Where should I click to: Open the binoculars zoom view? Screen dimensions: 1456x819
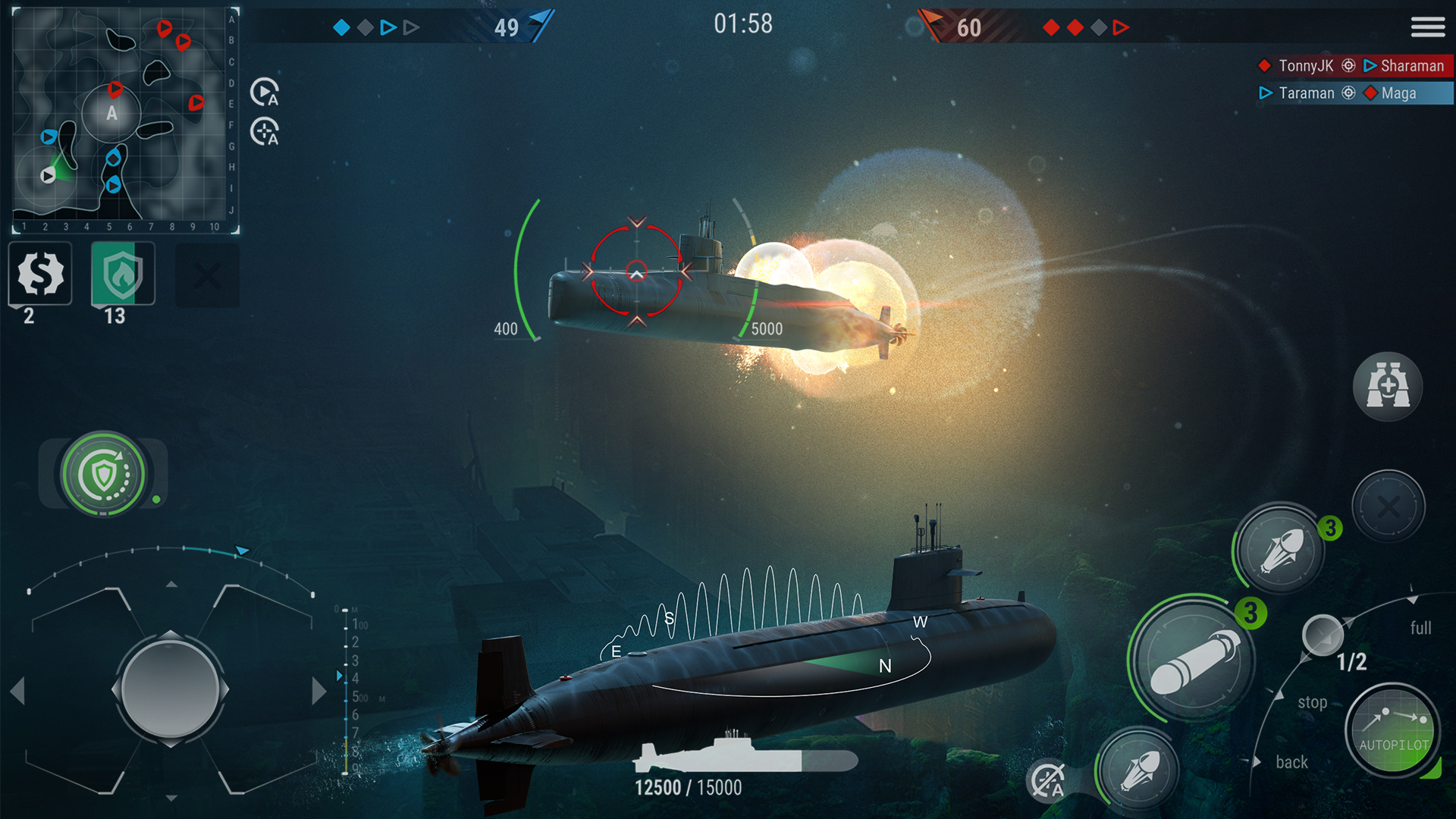pyautogui.click(x=1389, y=387)
